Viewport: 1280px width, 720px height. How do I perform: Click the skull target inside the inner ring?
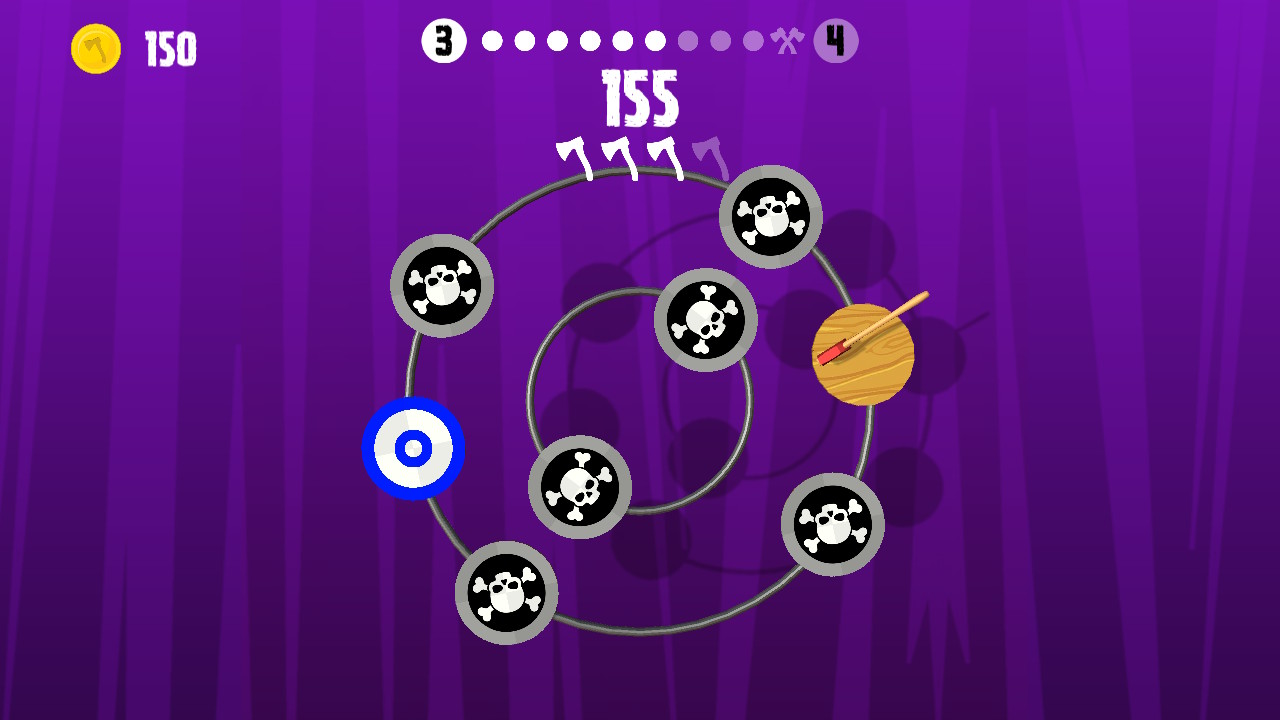[x=705, y=322]
